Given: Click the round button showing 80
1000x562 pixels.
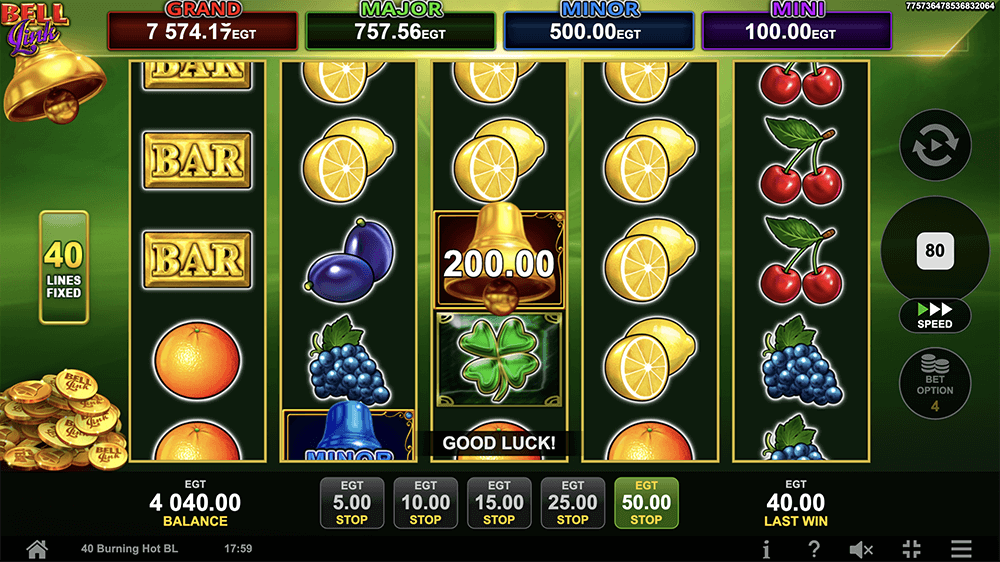Looking at the screenshot, I should [x=935, y=250].
